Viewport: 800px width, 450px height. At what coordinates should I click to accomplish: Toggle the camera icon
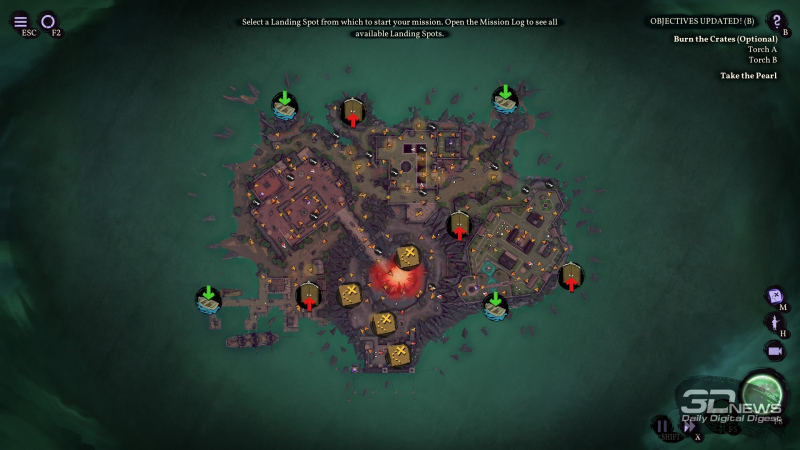click(x=774, y=350)
